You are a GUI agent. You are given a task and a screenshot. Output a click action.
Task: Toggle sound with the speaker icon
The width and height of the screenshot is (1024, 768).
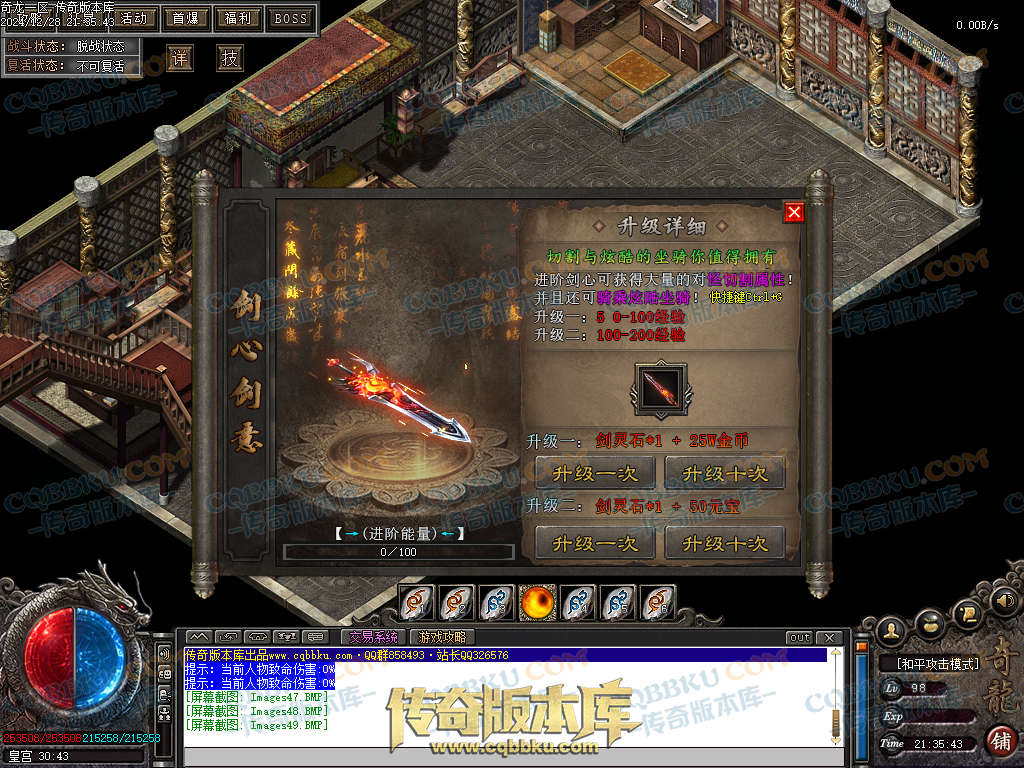pos(1003,601)
